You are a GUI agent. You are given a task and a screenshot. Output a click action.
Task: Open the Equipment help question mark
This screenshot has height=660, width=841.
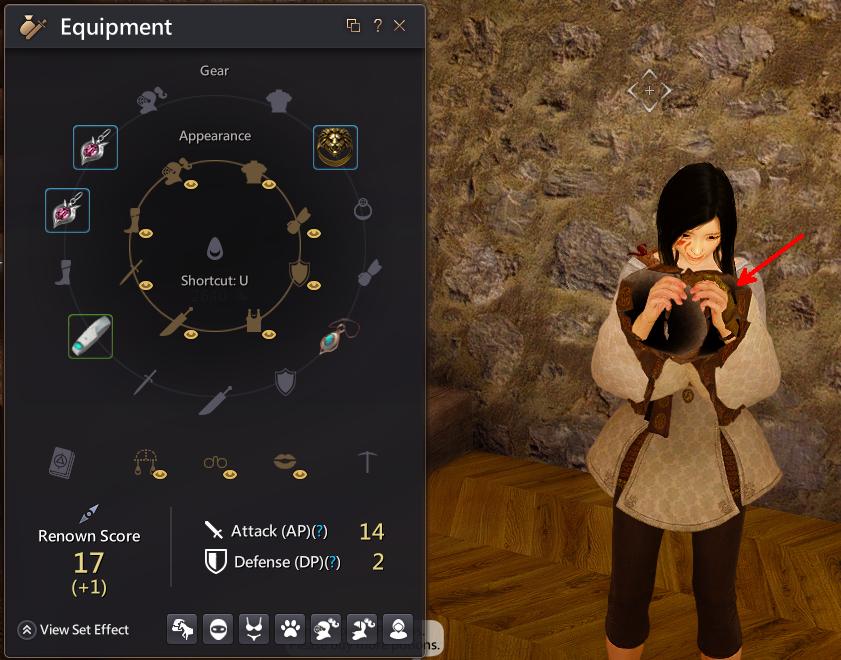pos(378,26)
